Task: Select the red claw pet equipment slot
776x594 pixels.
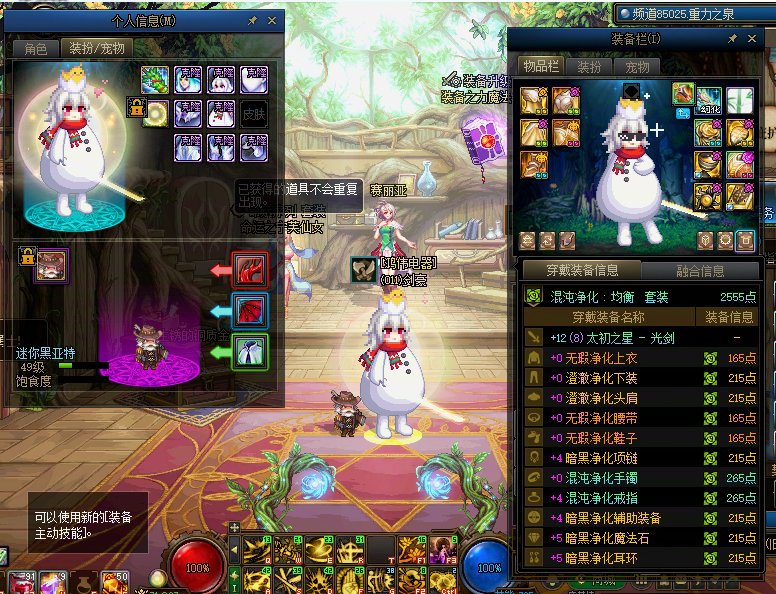Action: coord(249,270)
